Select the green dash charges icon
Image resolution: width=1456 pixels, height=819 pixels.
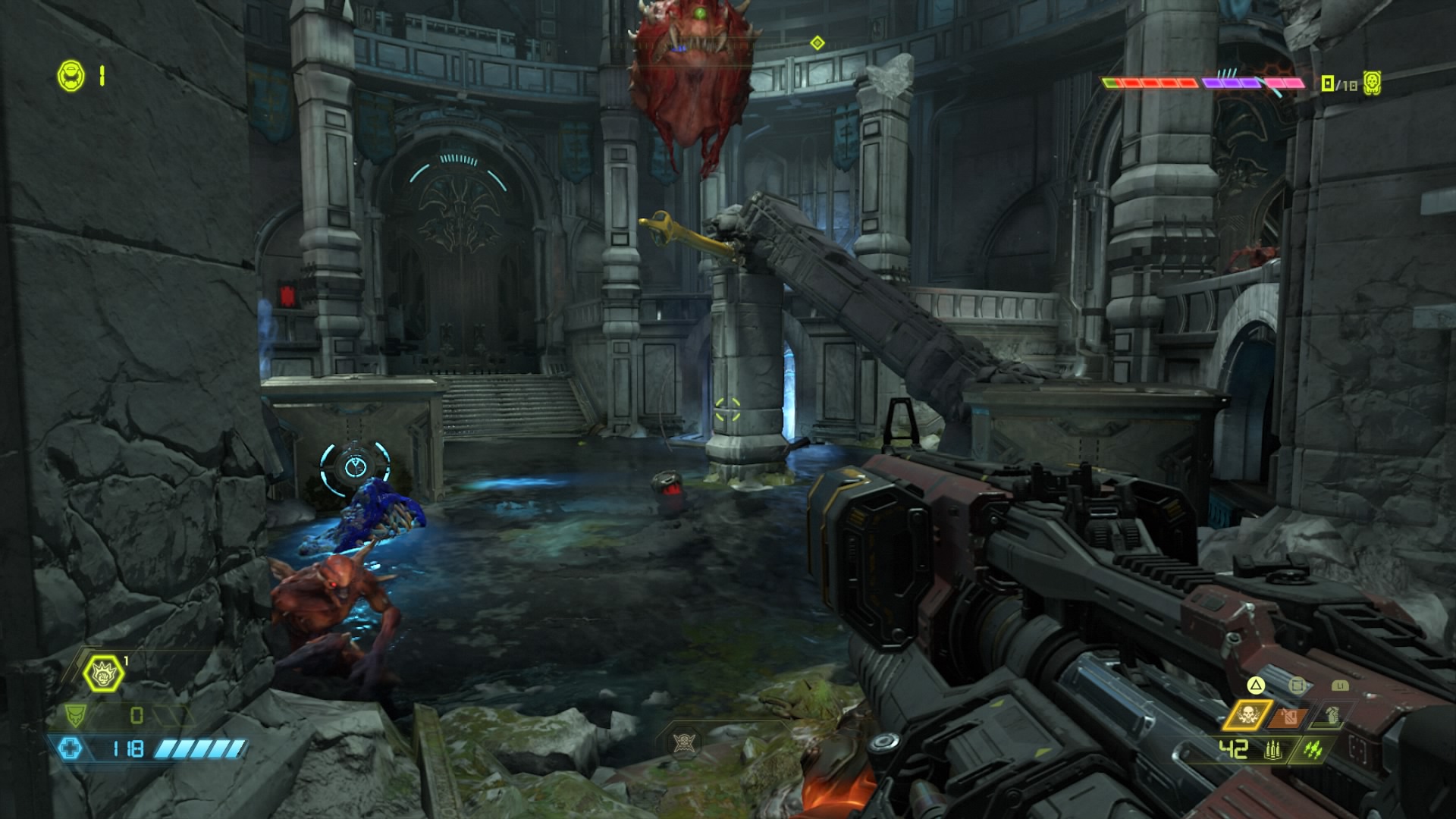1313,750
